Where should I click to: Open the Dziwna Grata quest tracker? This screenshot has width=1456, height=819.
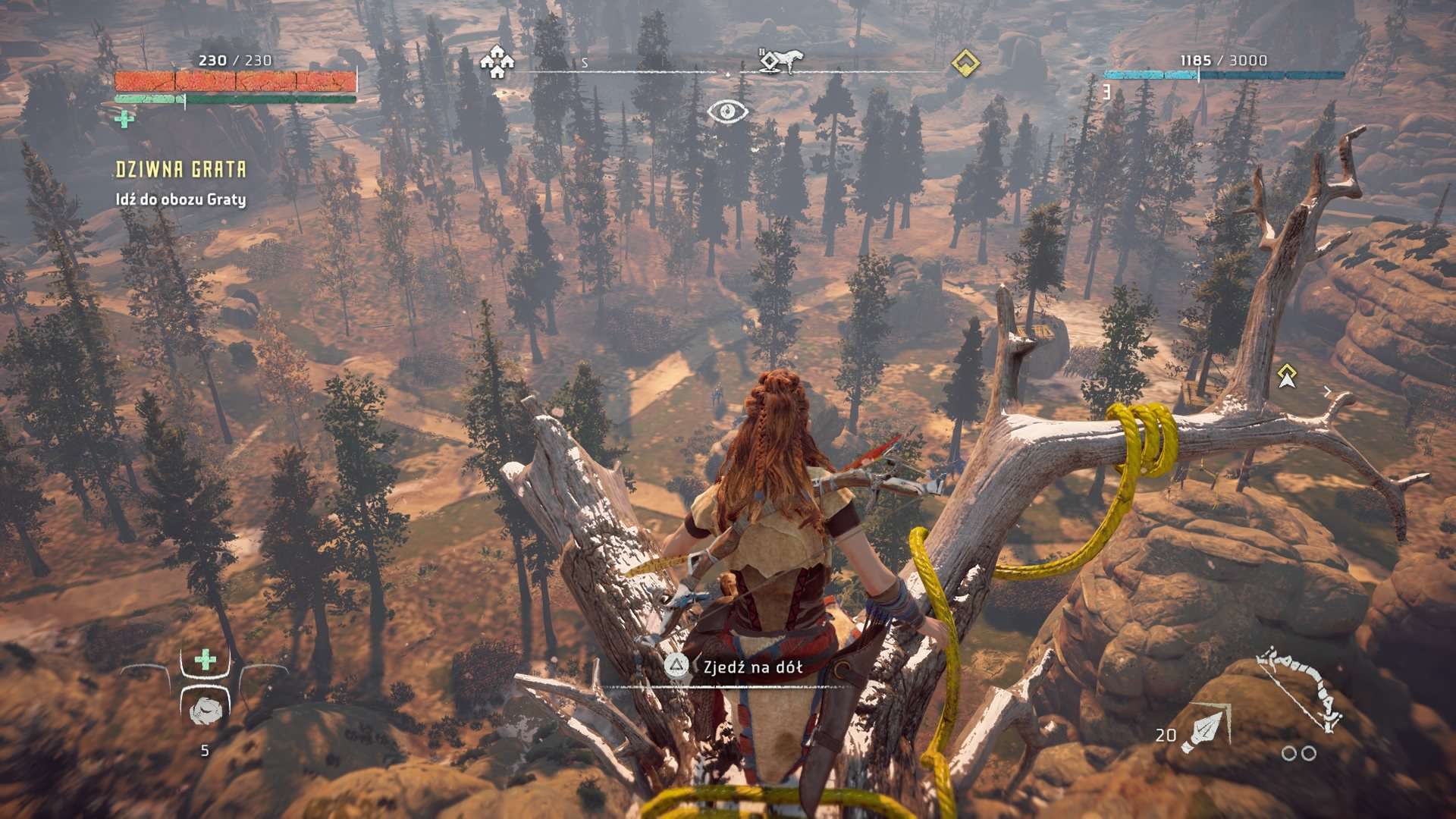pos(180,169)
